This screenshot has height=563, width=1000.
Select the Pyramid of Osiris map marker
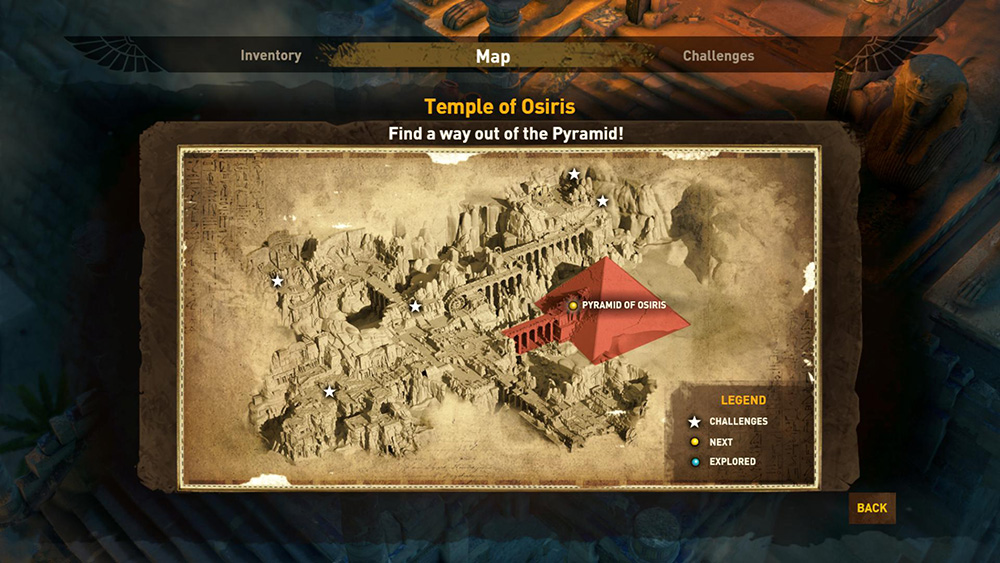(x=573, y=305)
